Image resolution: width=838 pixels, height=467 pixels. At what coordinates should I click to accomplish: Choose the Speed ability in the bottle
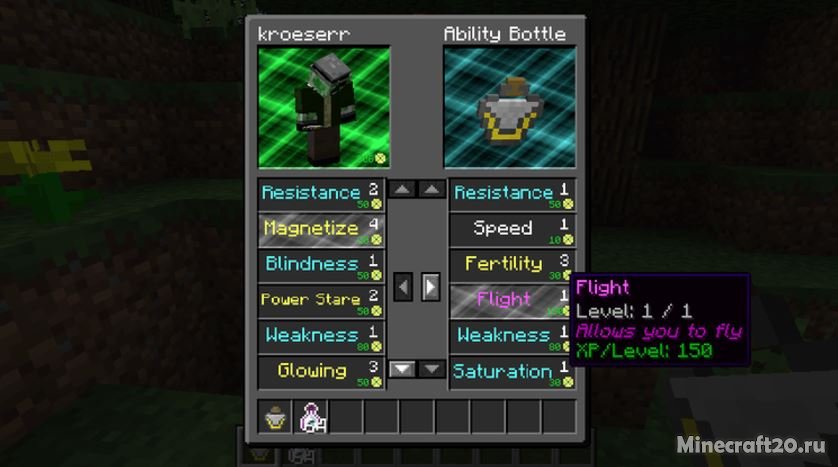pos(512,229)
